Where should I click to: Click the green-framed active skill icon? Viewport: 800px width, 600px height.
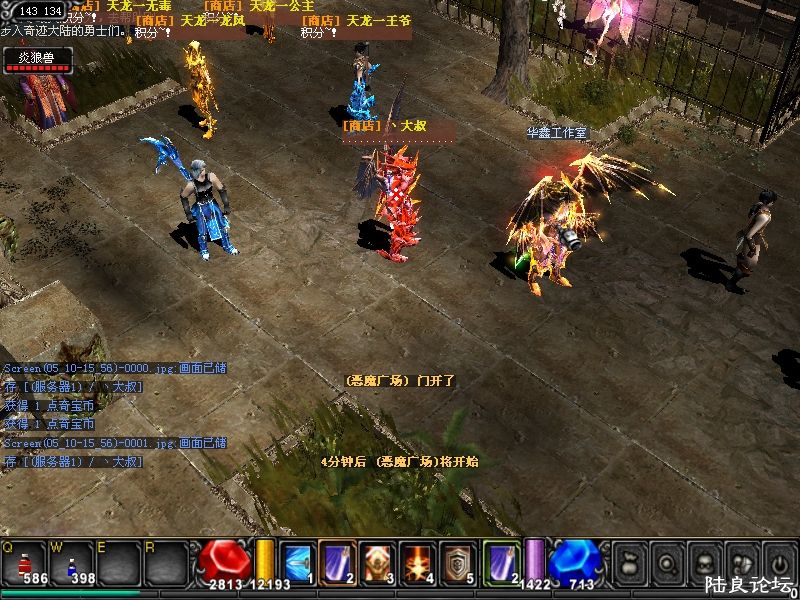[501, 560]
